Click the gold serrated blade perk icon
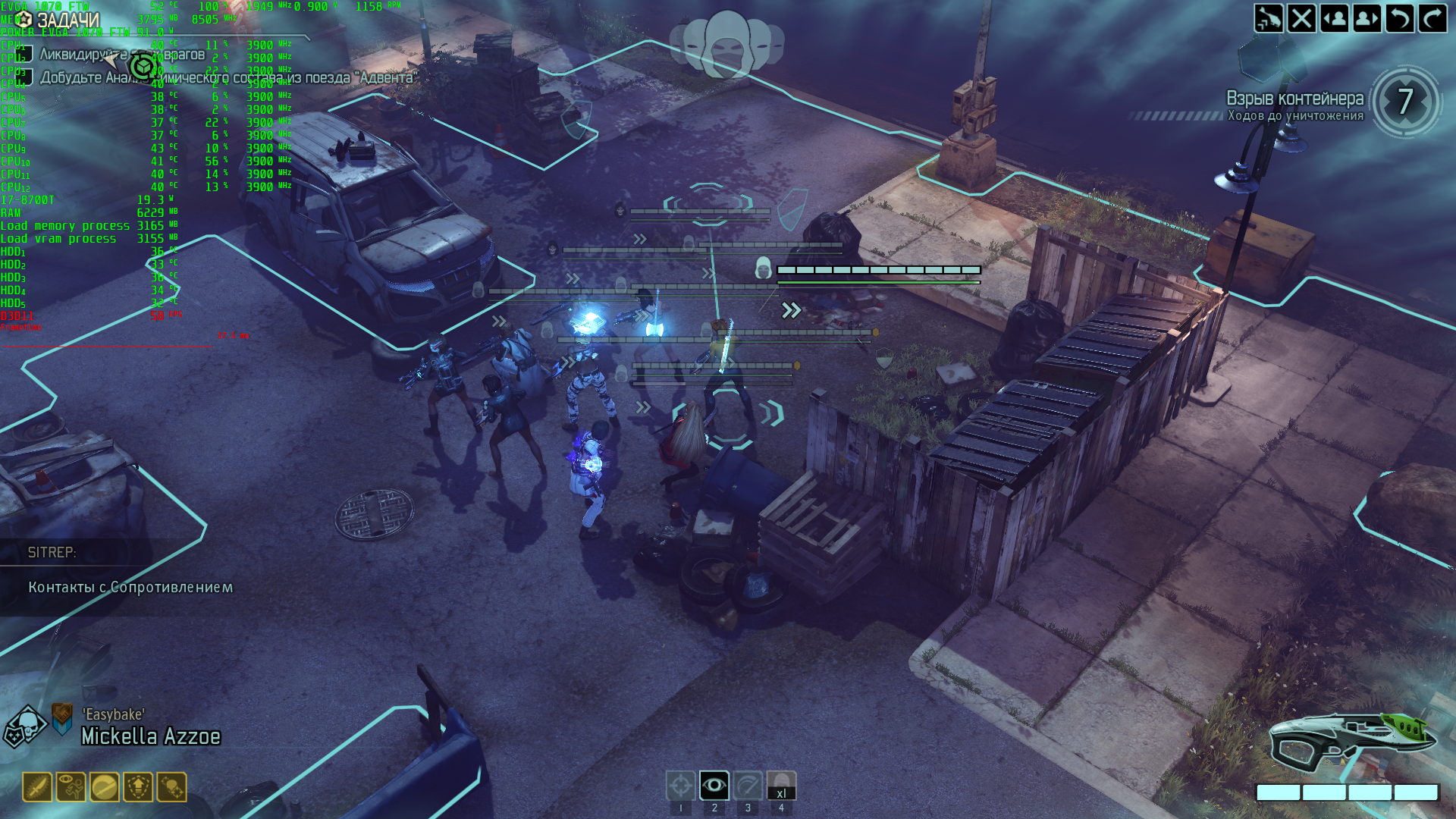 click(37, 787)
